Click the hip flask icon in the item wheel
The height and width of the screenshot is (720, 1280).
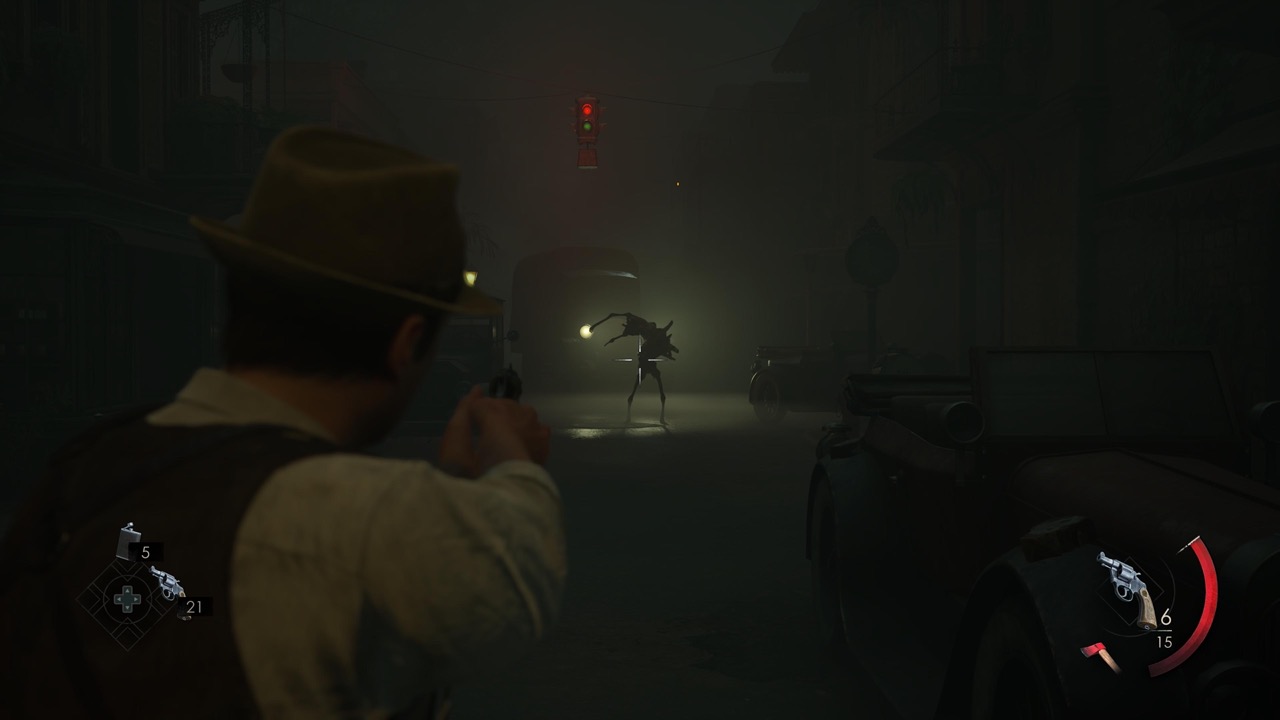127,542
